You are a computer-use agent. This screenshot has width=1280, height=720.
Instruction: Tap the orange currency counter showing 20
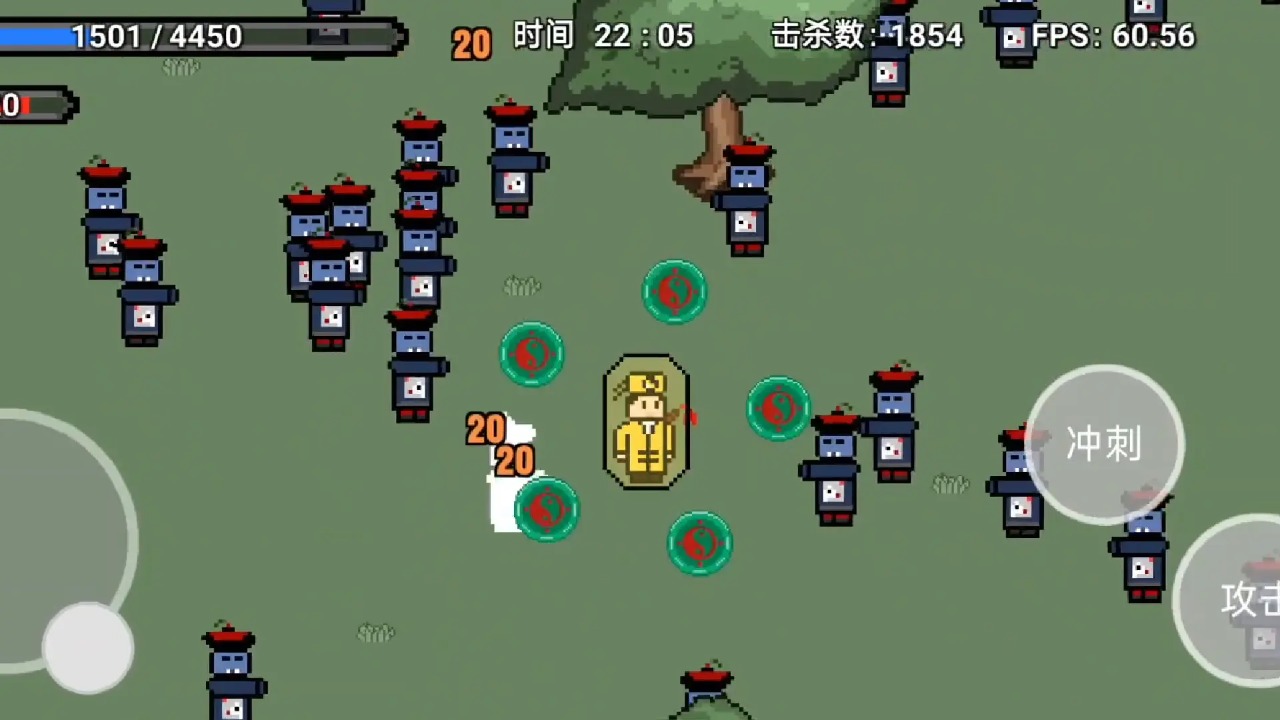470,42
